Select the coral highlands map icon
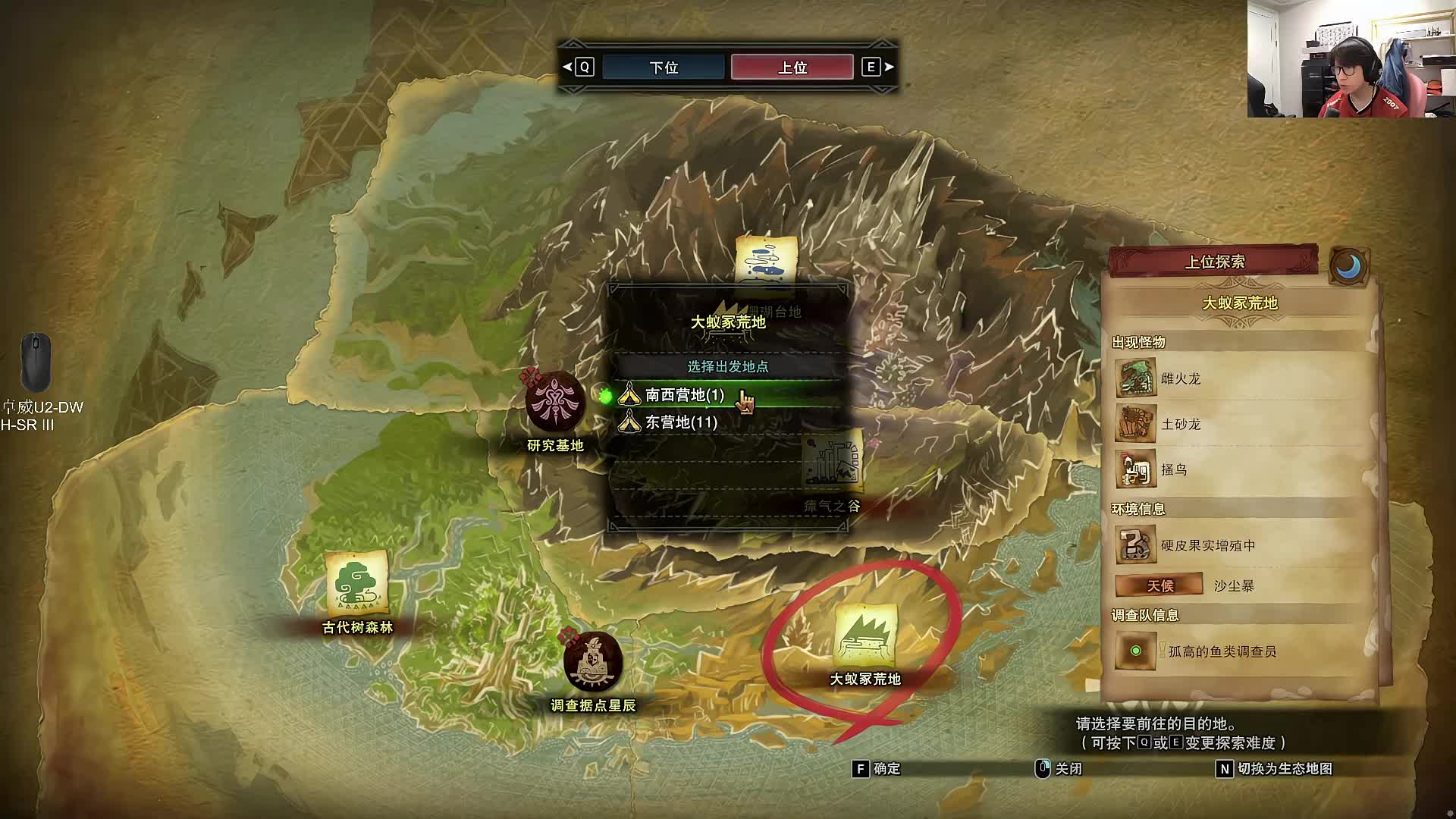Viewport: 1456px width, 819px height. click(x=766, y=262)
